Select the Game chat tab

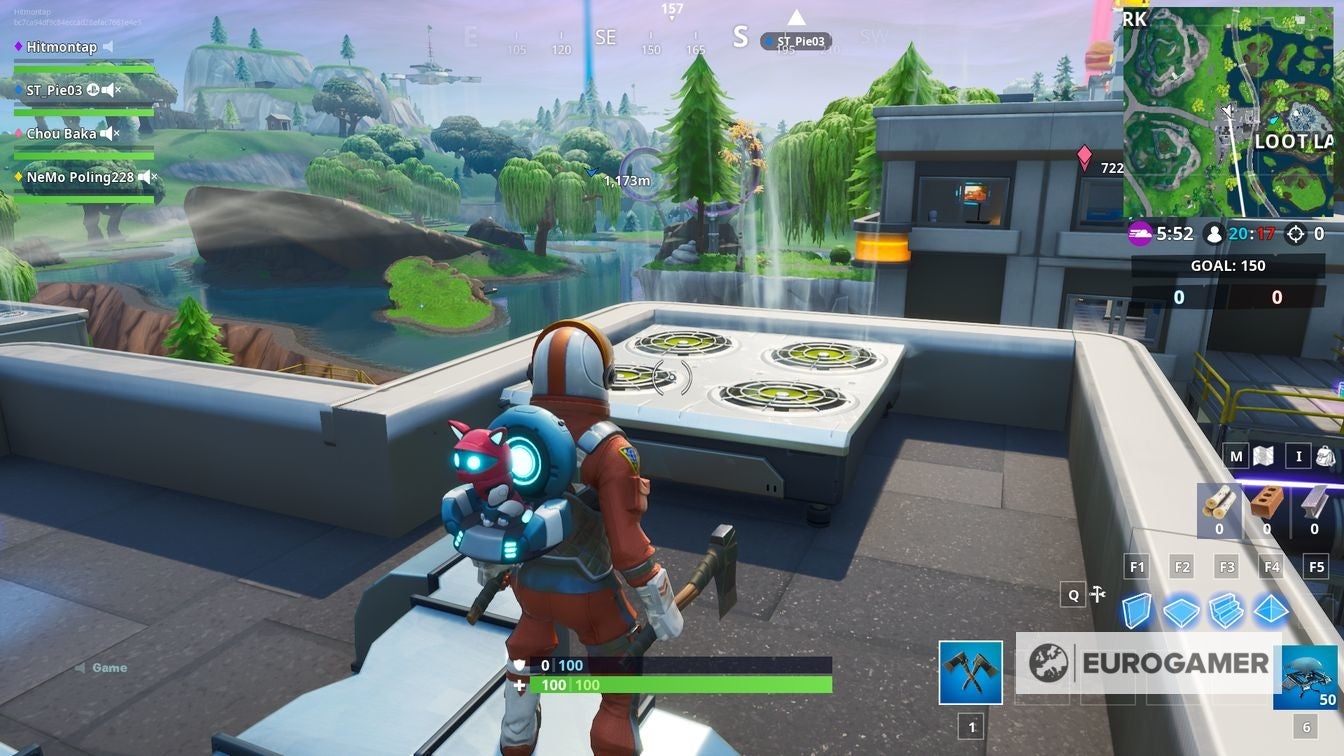[108, 667]
